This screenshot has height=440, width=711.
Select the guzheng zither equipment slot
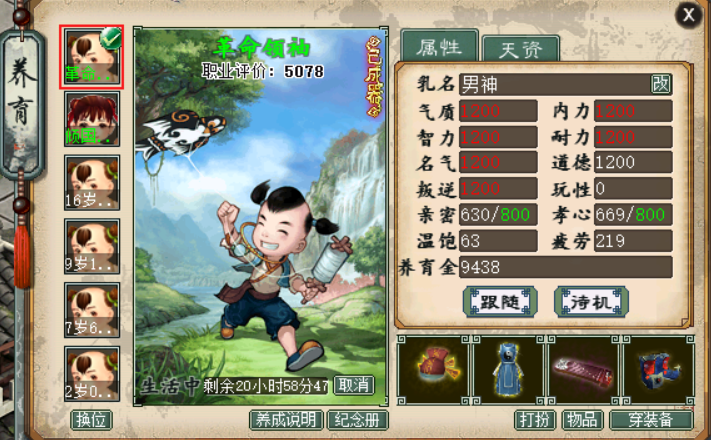tap(581, 370)
